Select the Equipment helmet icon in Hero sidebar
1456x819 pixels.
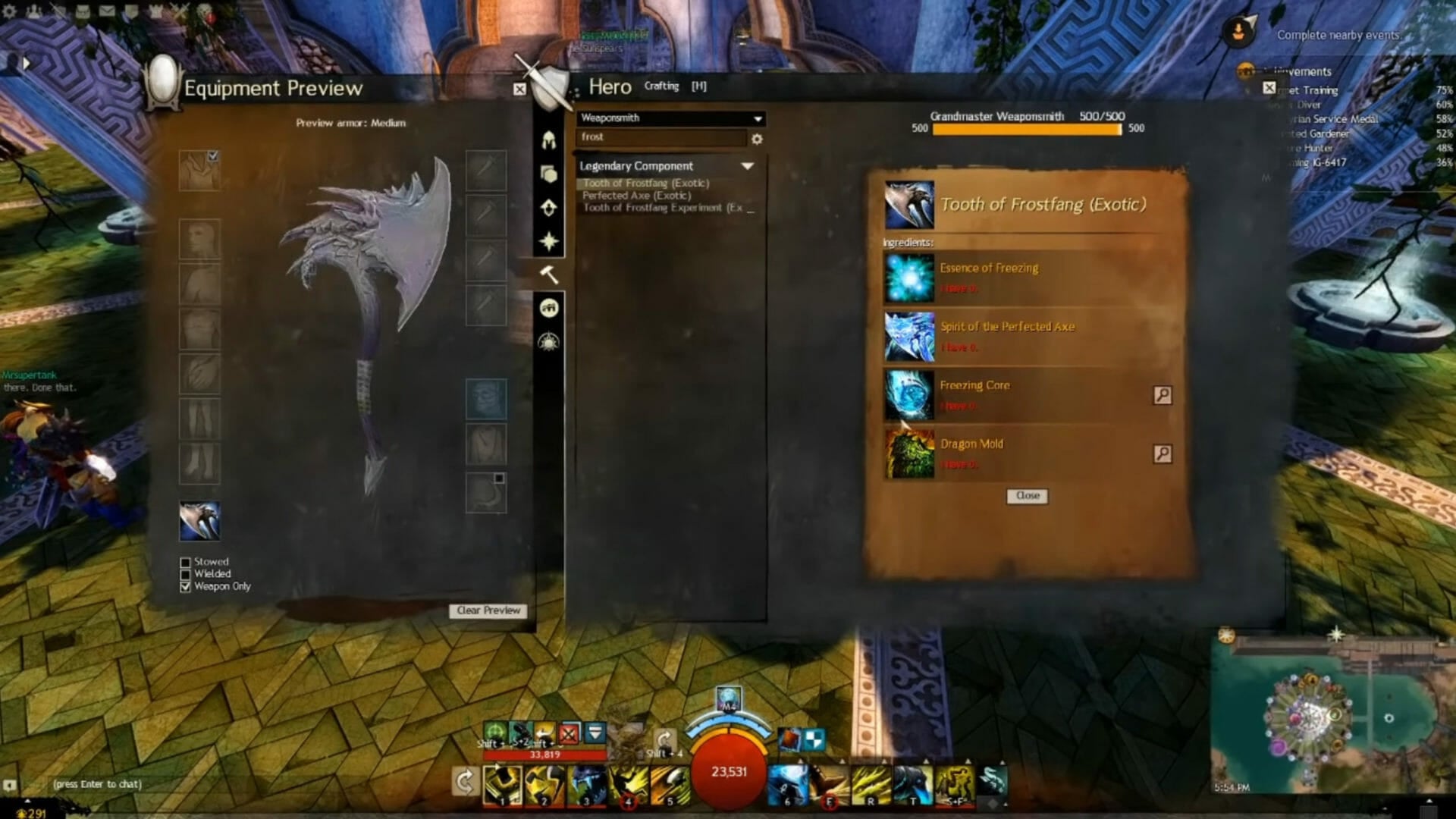[x=548, y=141]
